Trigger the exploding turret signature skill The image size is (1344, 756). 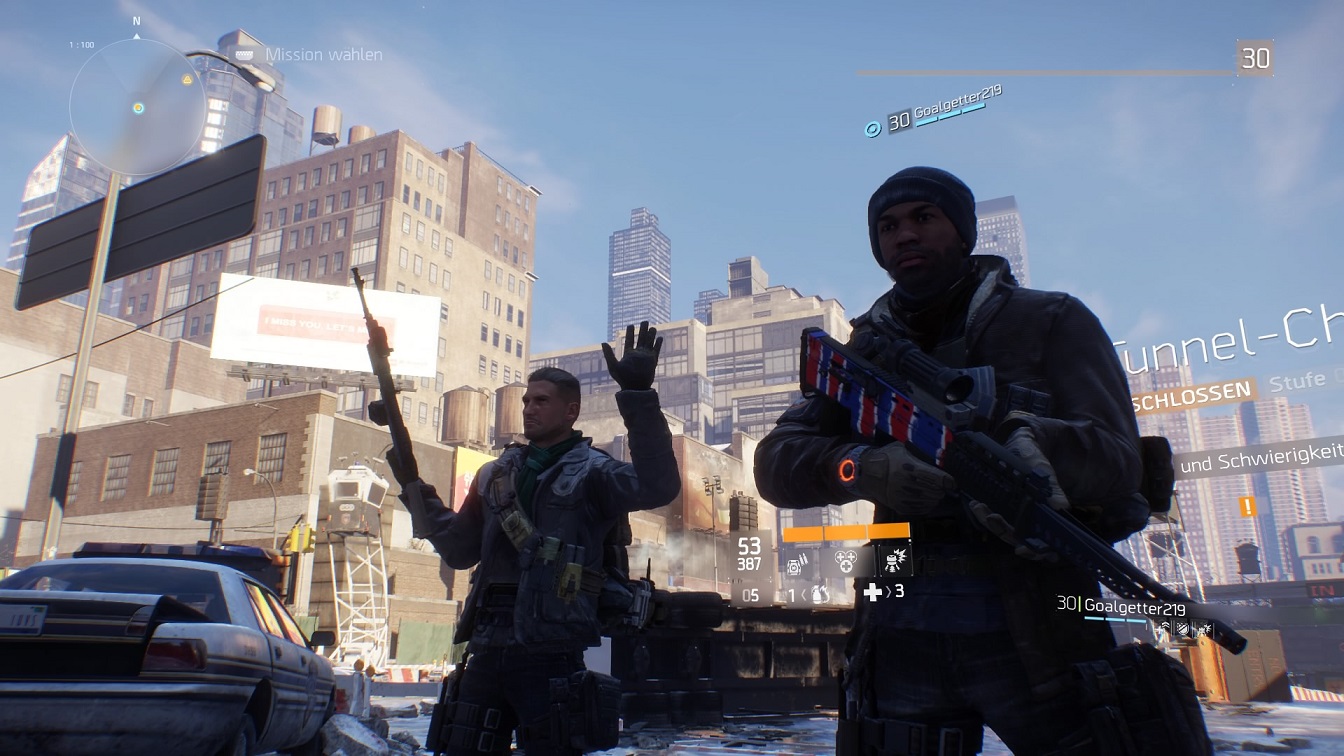(x=893, y=561)
